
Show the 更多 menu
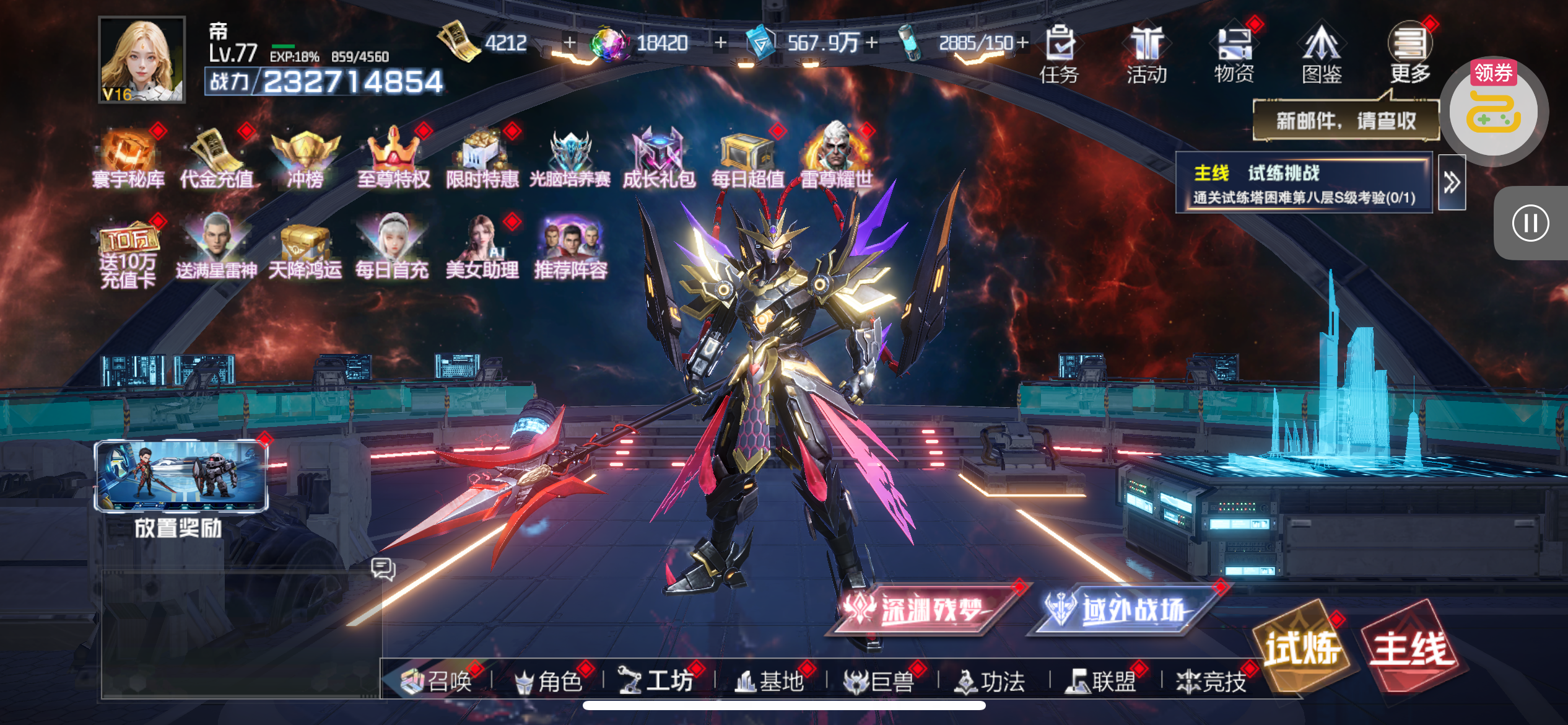click(x=1409, y=55)
